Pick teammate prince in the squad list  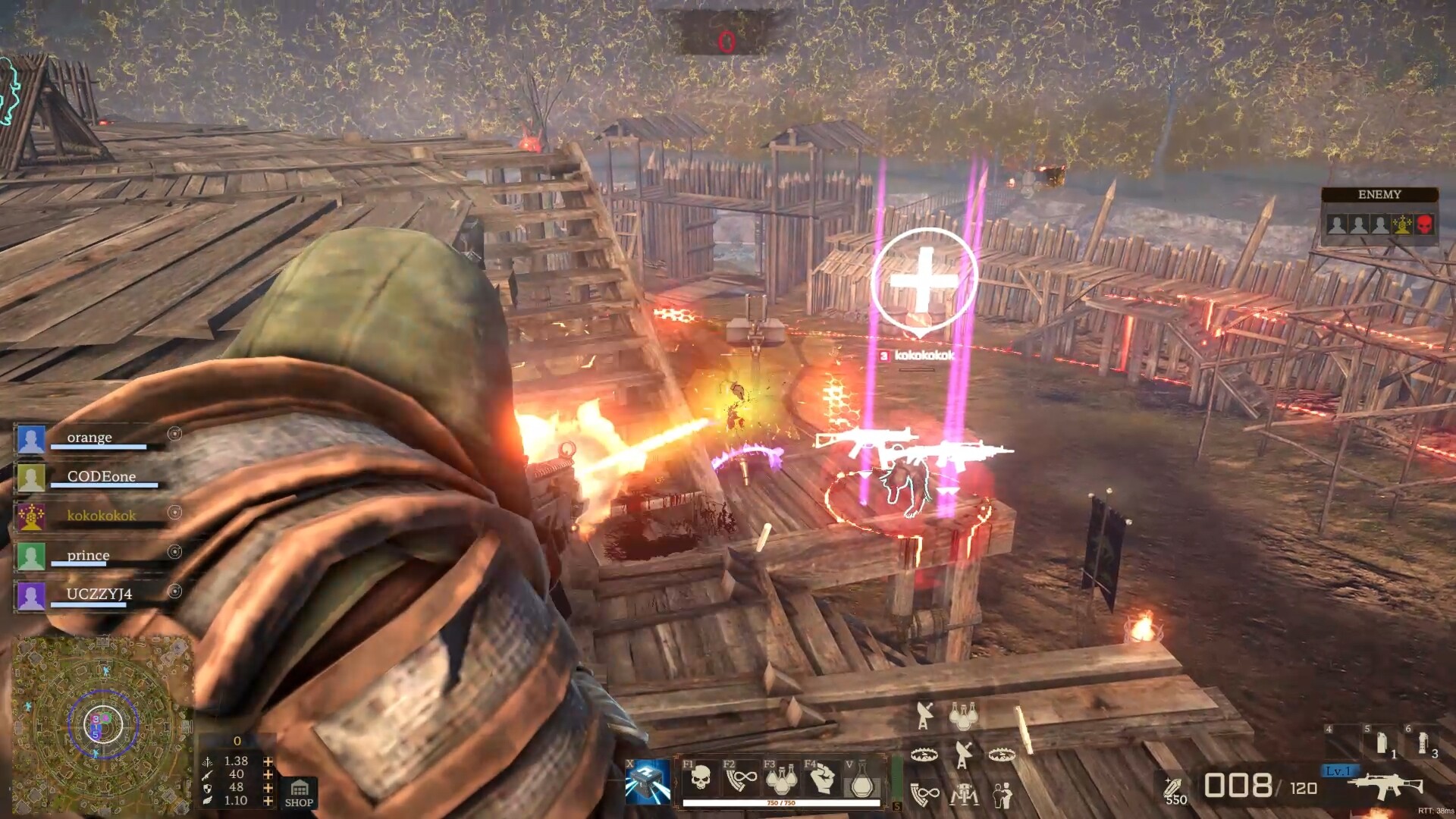88,556
